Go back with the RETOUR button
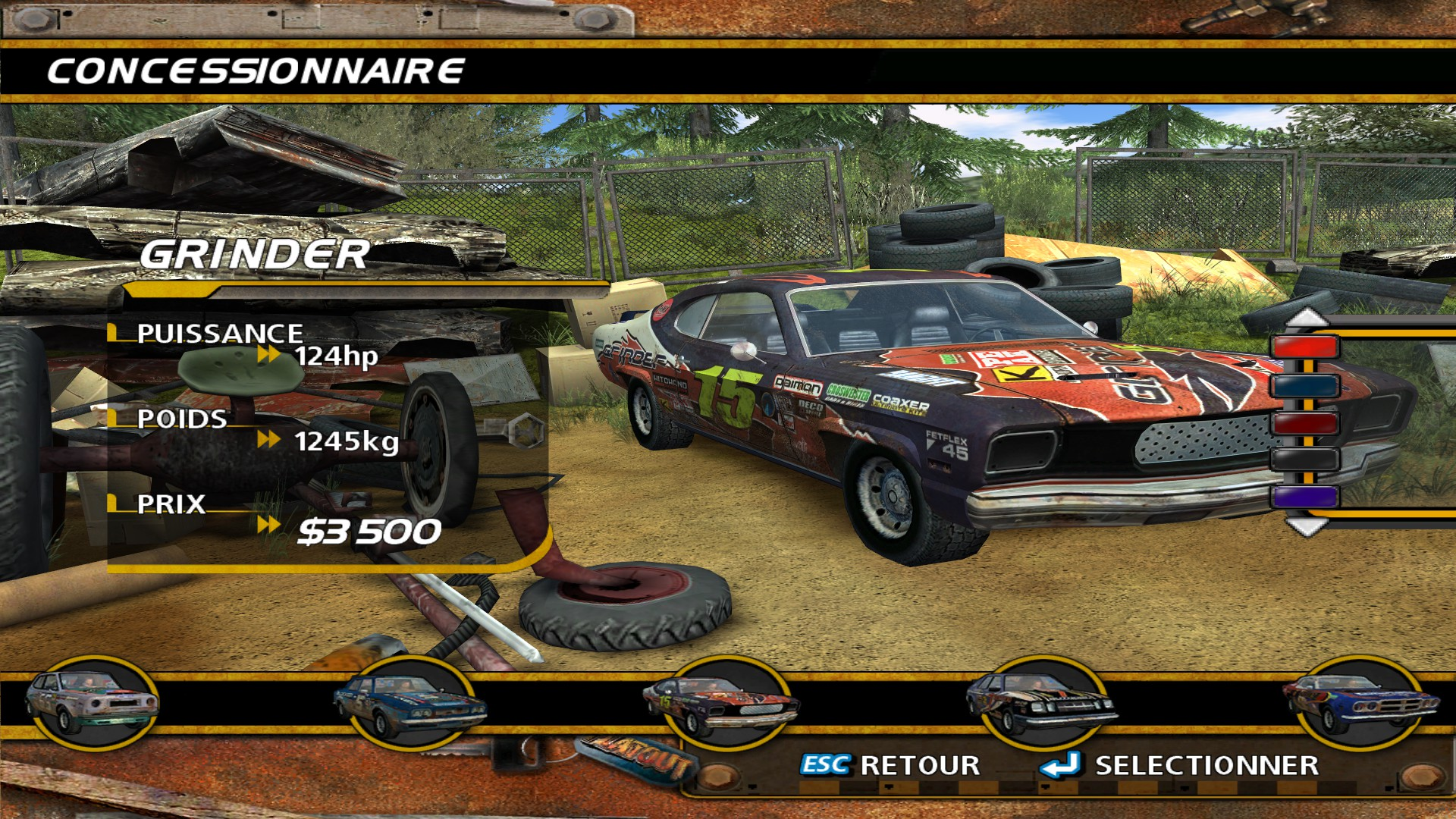Screen dimensions: 1456x819 pyautogui.click(x=891, y=765)
